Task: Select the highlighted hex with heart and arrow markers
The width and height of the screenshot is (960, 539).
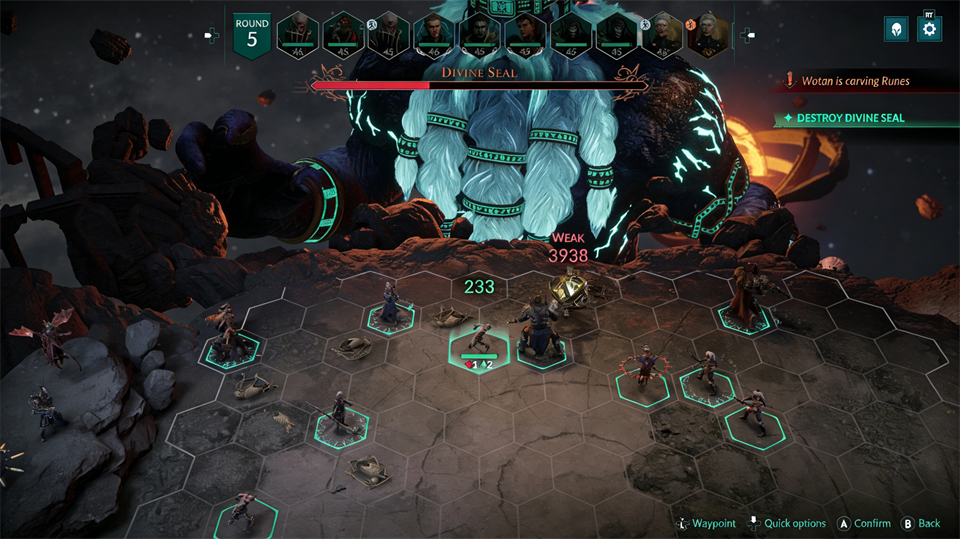Action: (x=479, y=352)
